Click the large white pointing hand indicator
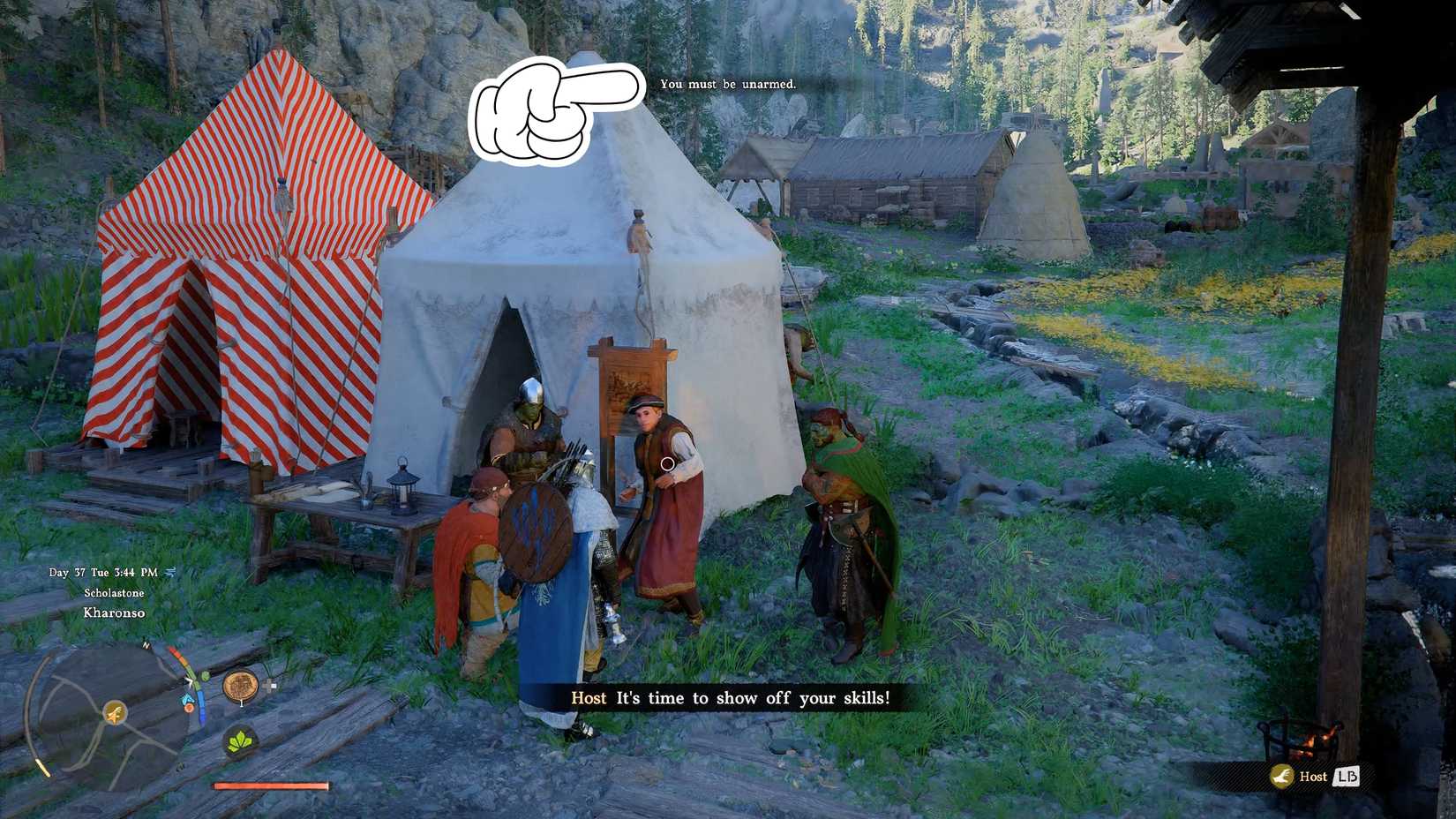 pos(556,113)
